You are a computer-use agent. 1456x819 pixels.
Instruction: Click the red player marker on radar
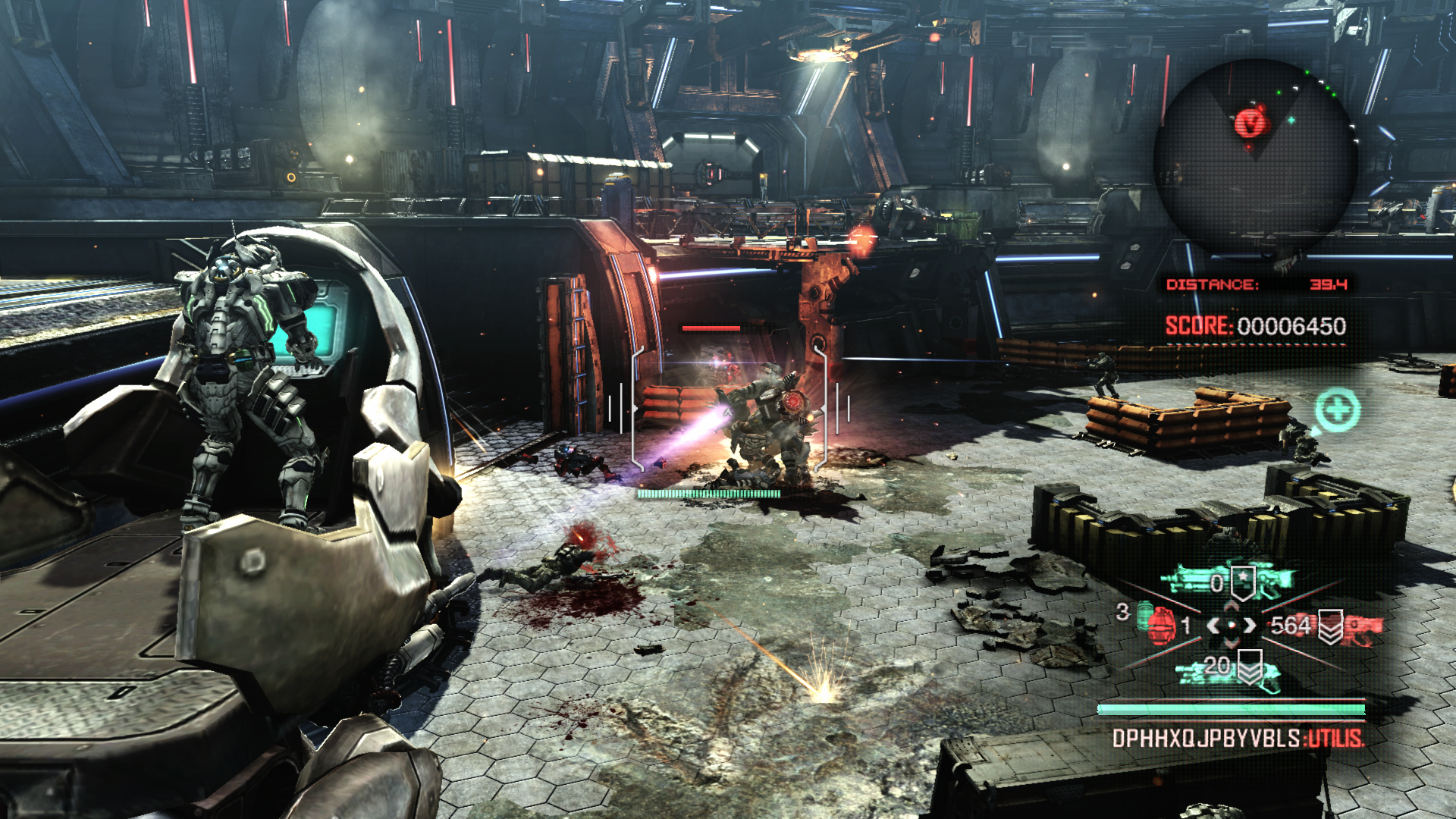pos(1250,121)
